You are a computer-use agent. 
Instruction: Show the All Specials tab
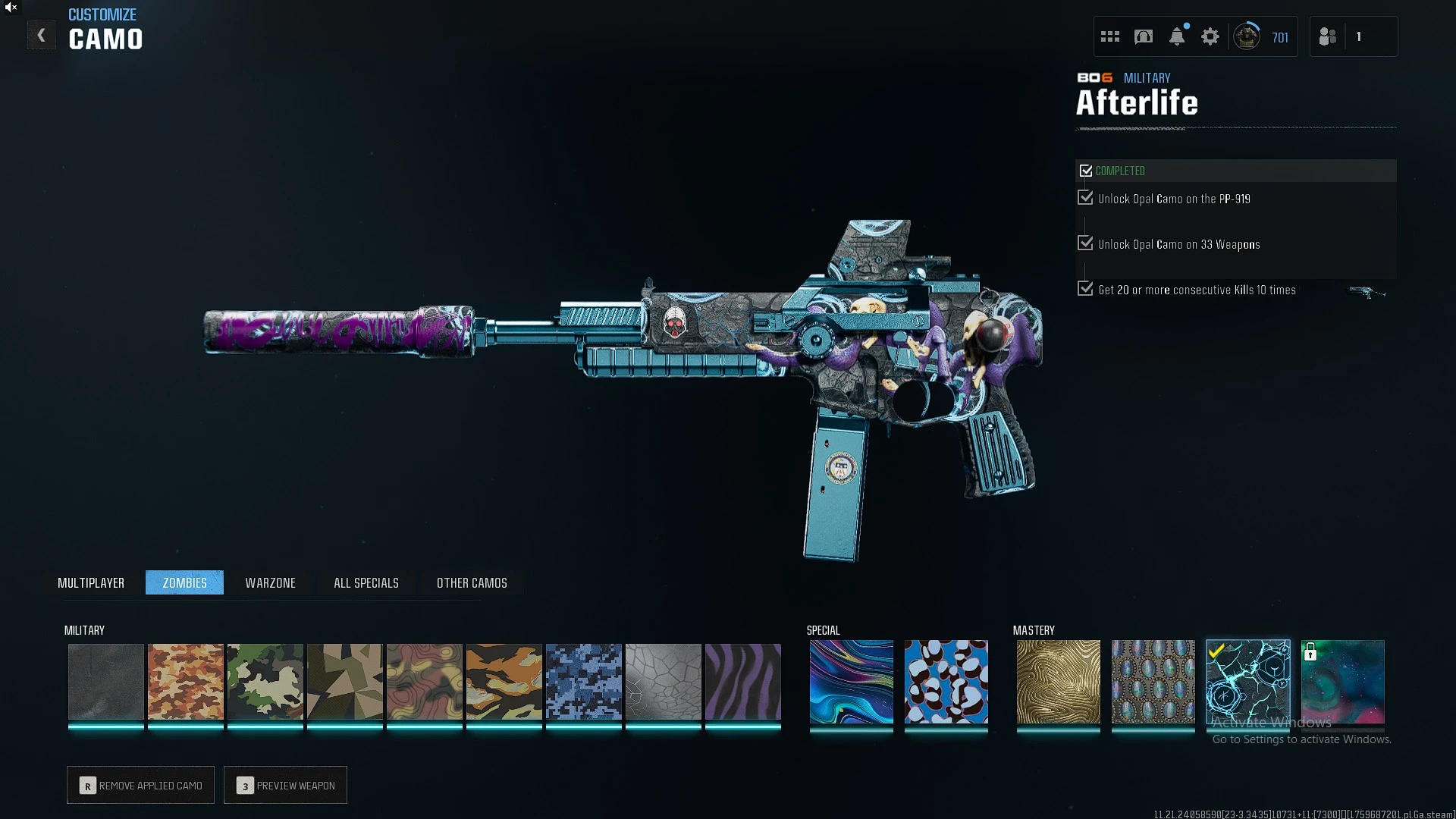click(366, 582)
